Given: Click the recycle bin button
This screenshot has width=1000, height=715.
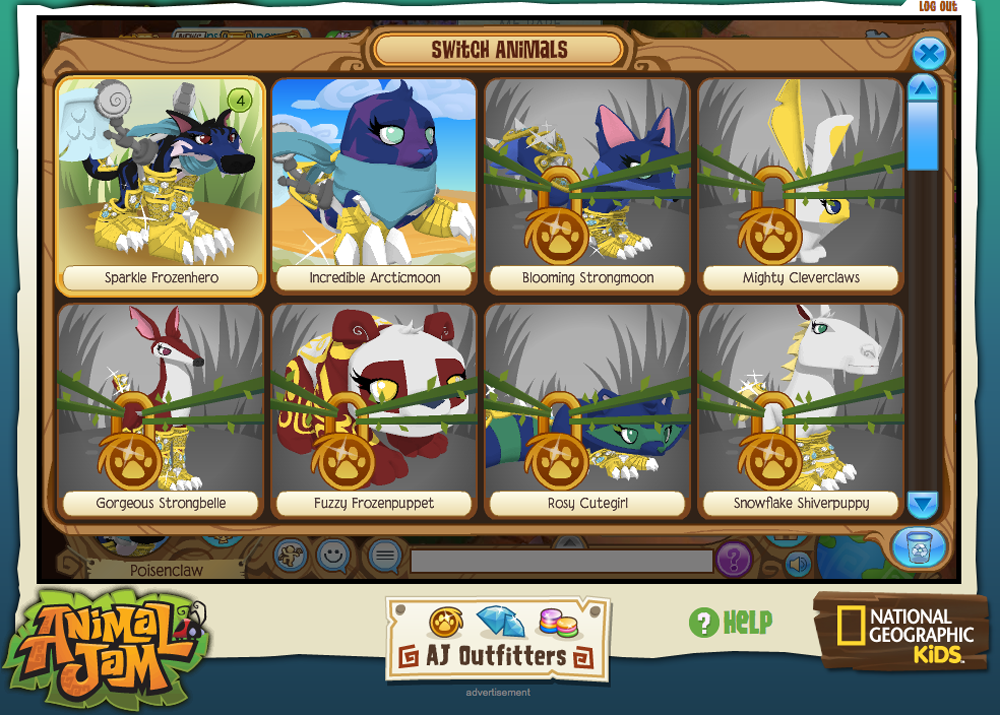Looking at the screenshot, I should (917, 547).
